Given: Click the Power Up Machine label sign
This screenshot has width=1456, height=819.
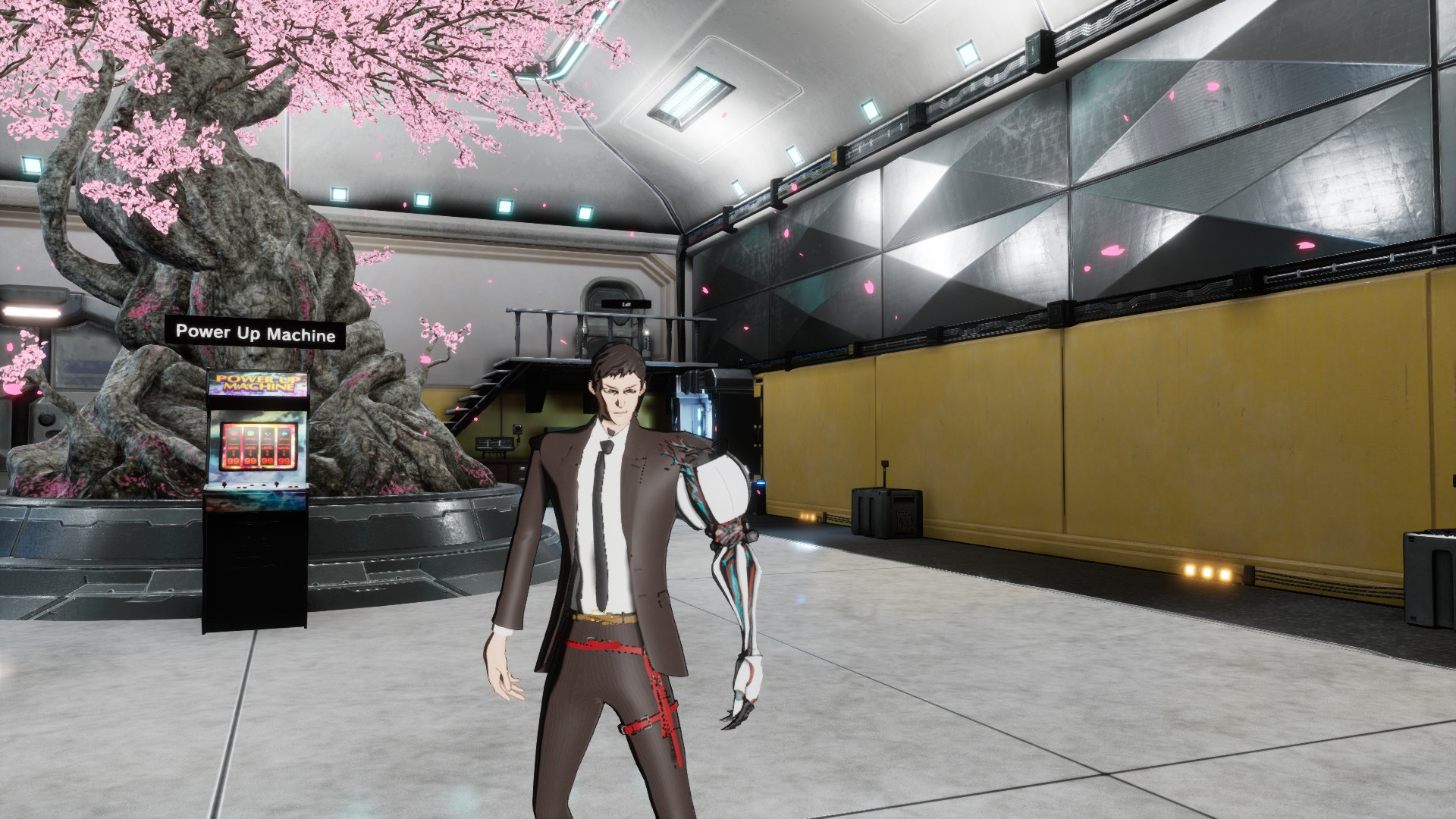Looking at the screenshot, I should 256,331.
